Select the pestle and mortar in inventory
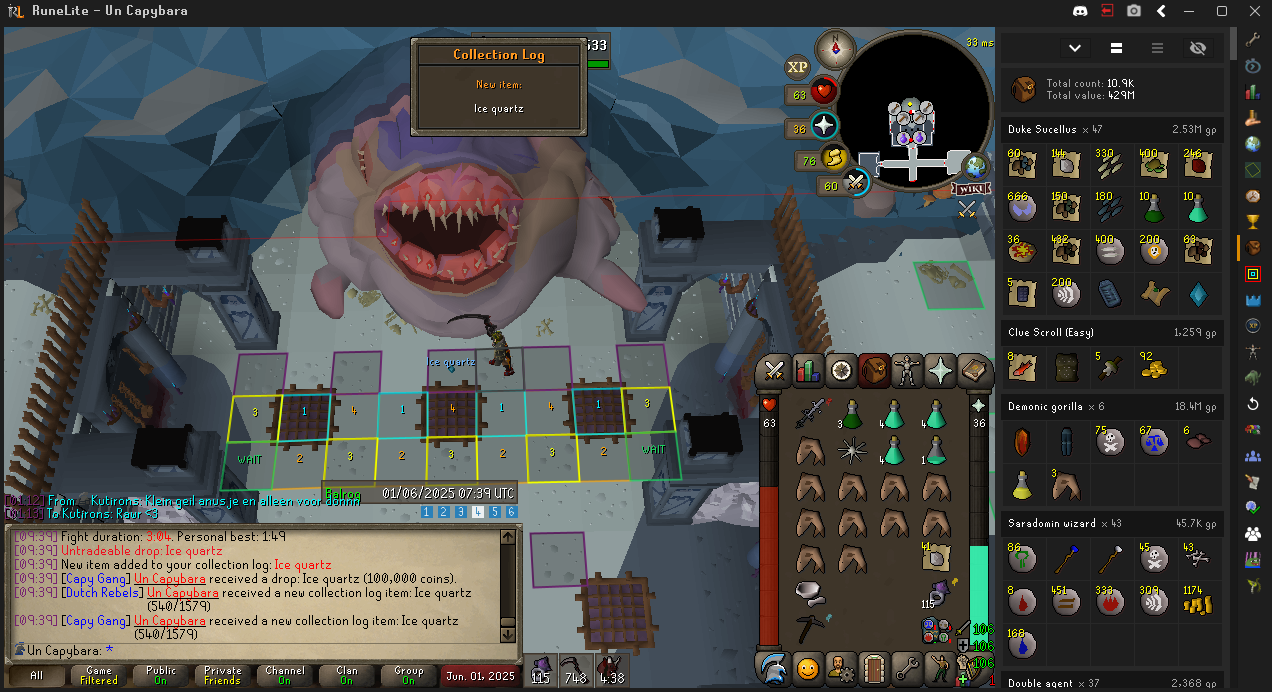1272x692 pixels. 809,593
